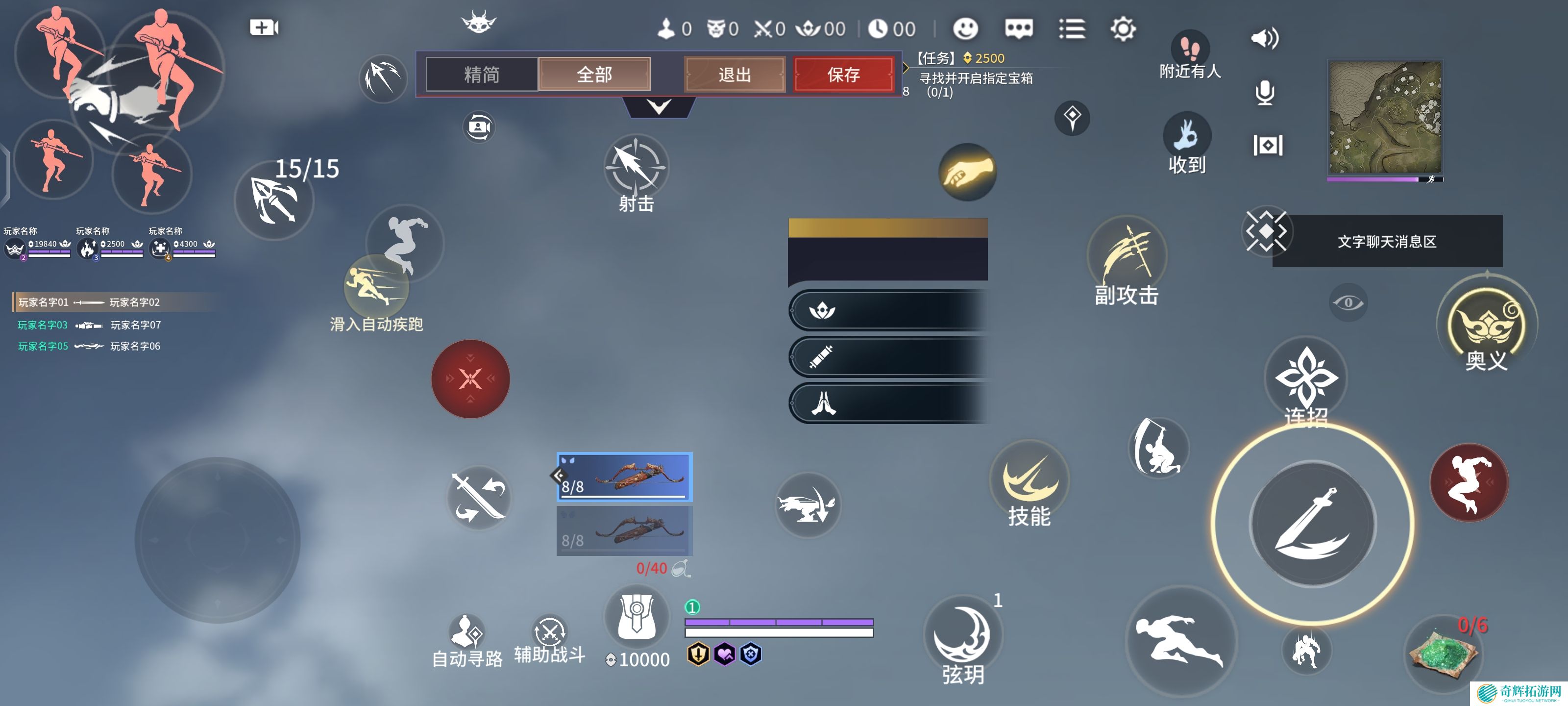Image resolution: width=1568 pixels, height=706 pixels.
Task: Open the 文字聊天消息区 chat area
Action: click(1387, 241)
